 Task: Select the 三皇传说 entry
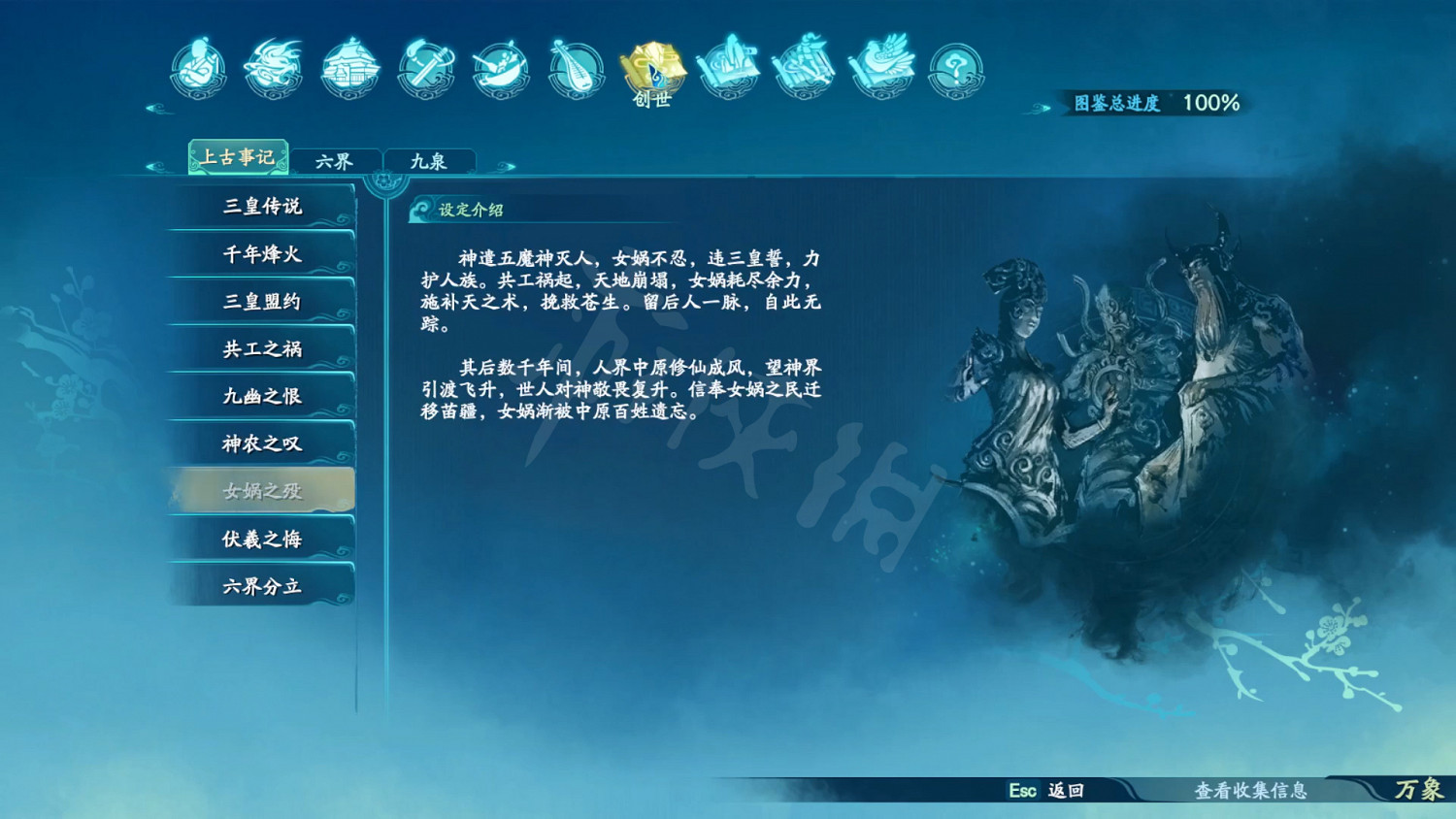coord(260,206)
